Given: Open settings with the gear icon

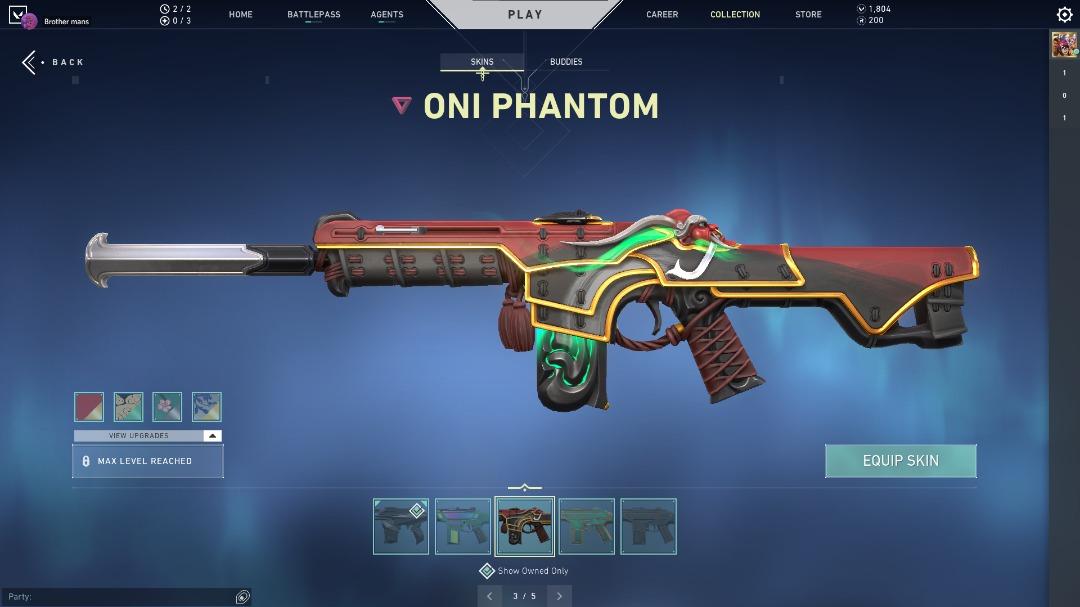Looking at the screenshot, I should (1064, 15).
